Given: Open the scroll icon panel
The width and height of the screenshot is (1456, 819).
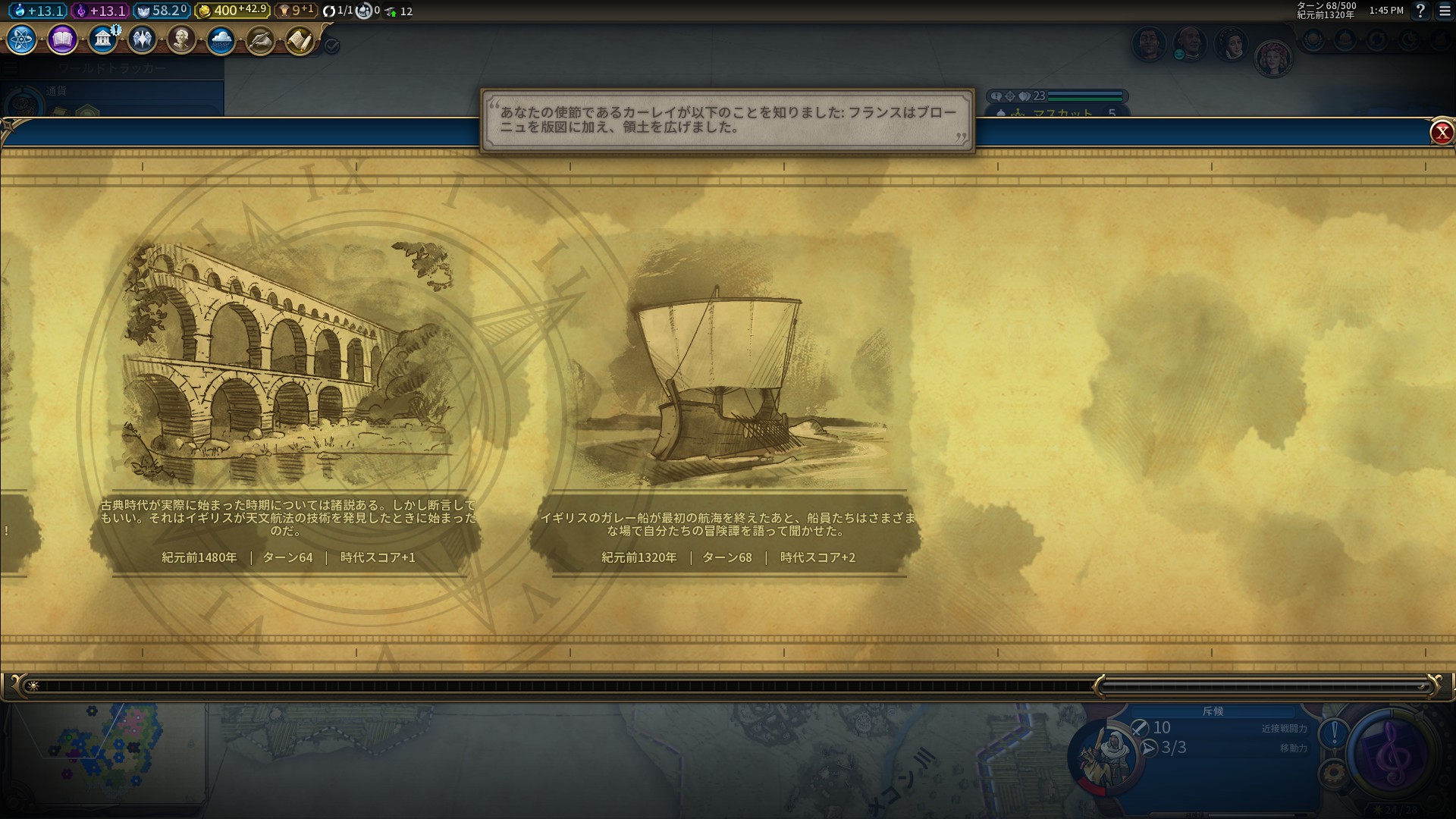Looking at the screenshot, I should pyautogui.click(x=300, y=40).
